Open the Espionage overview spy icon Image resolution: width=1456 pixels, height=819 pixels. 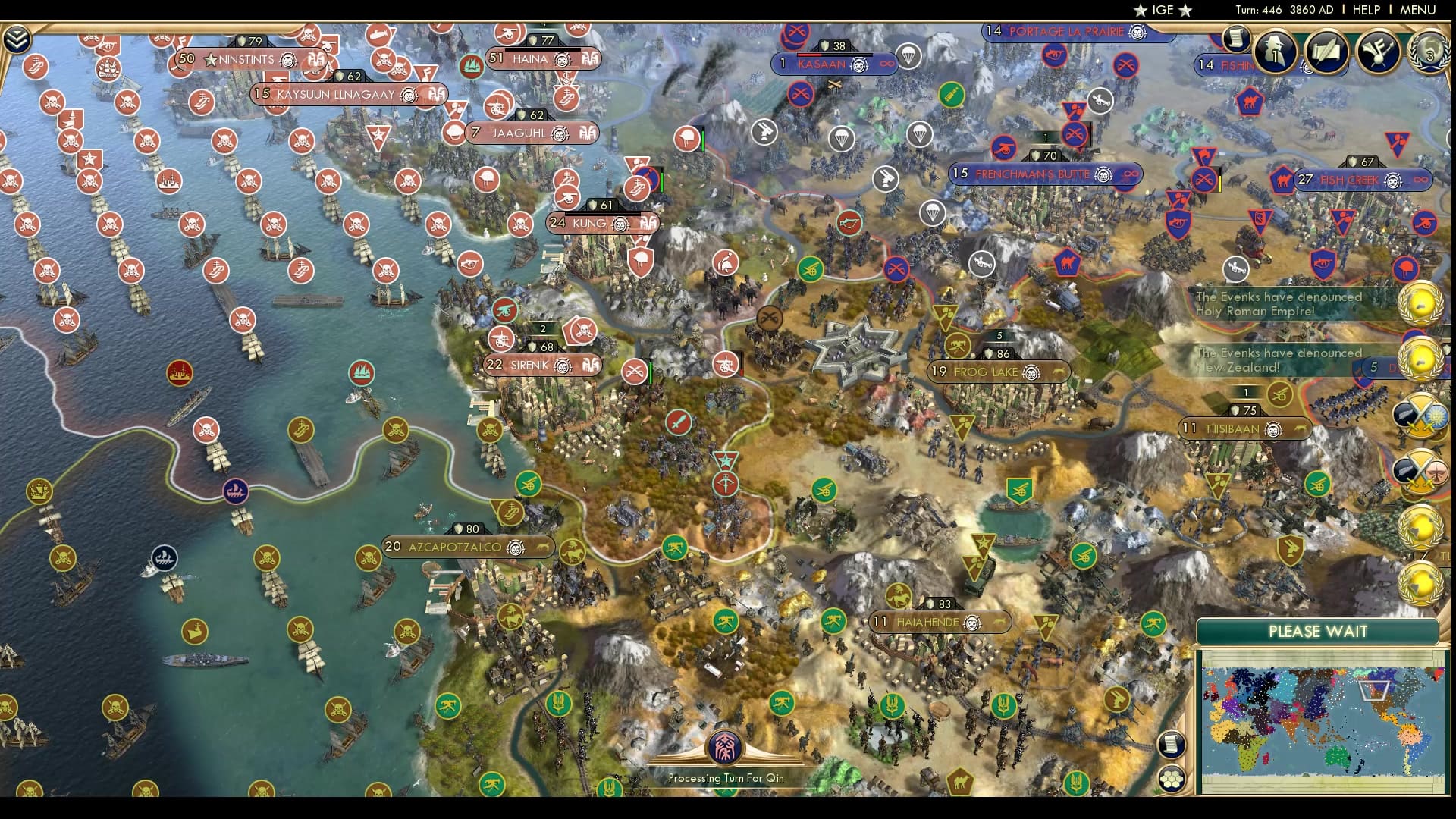[x=1275, y=51]
